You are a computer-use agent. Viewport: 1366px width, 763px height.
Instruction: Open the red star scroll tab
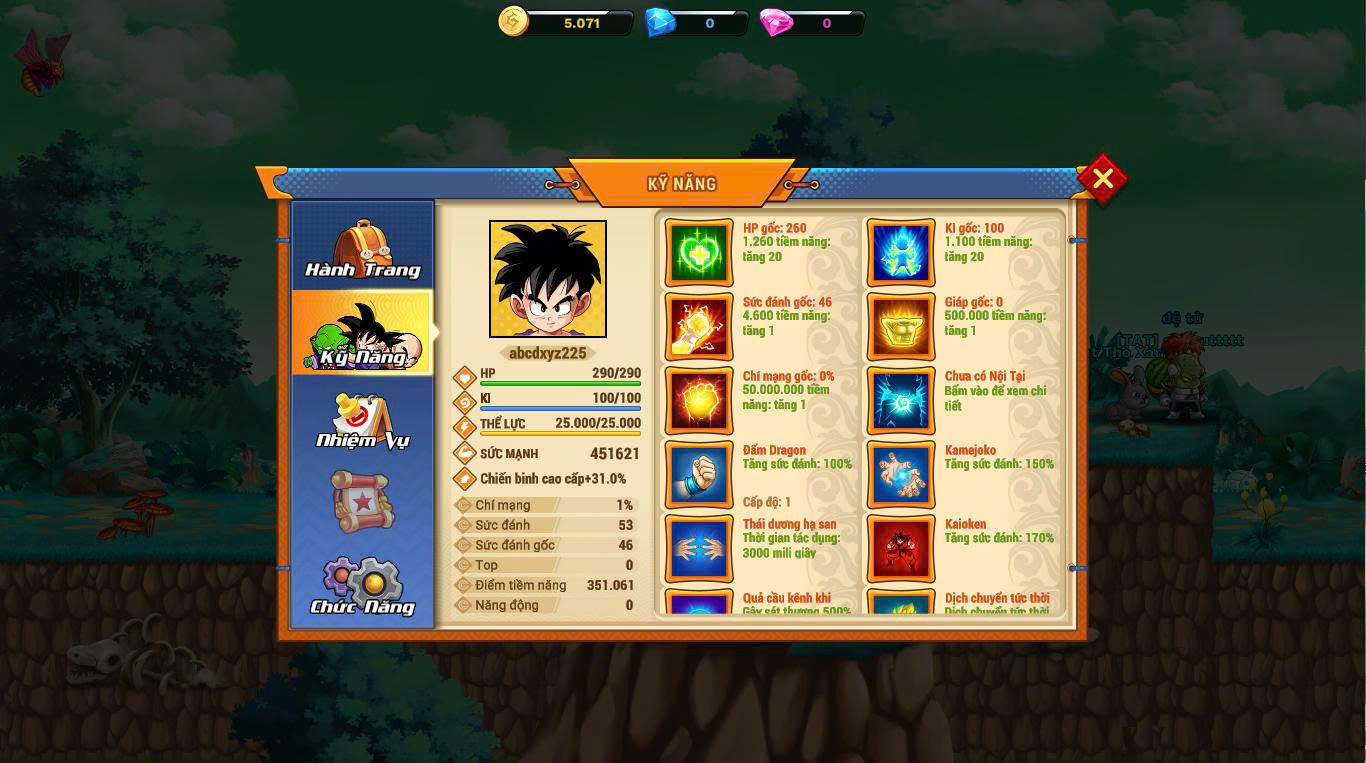click(x=362, y=500)
